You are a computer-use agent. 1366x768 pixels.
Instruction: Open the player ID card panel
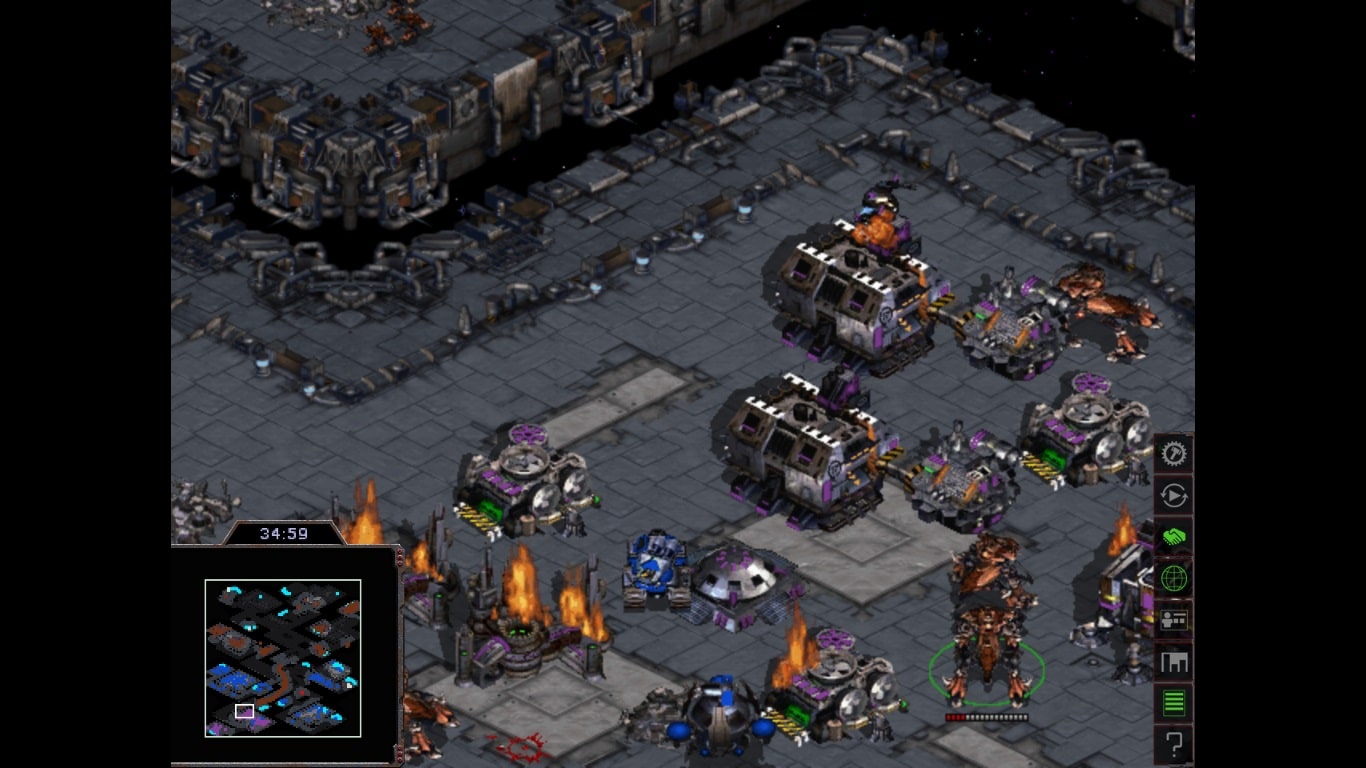coord(1173,620)
